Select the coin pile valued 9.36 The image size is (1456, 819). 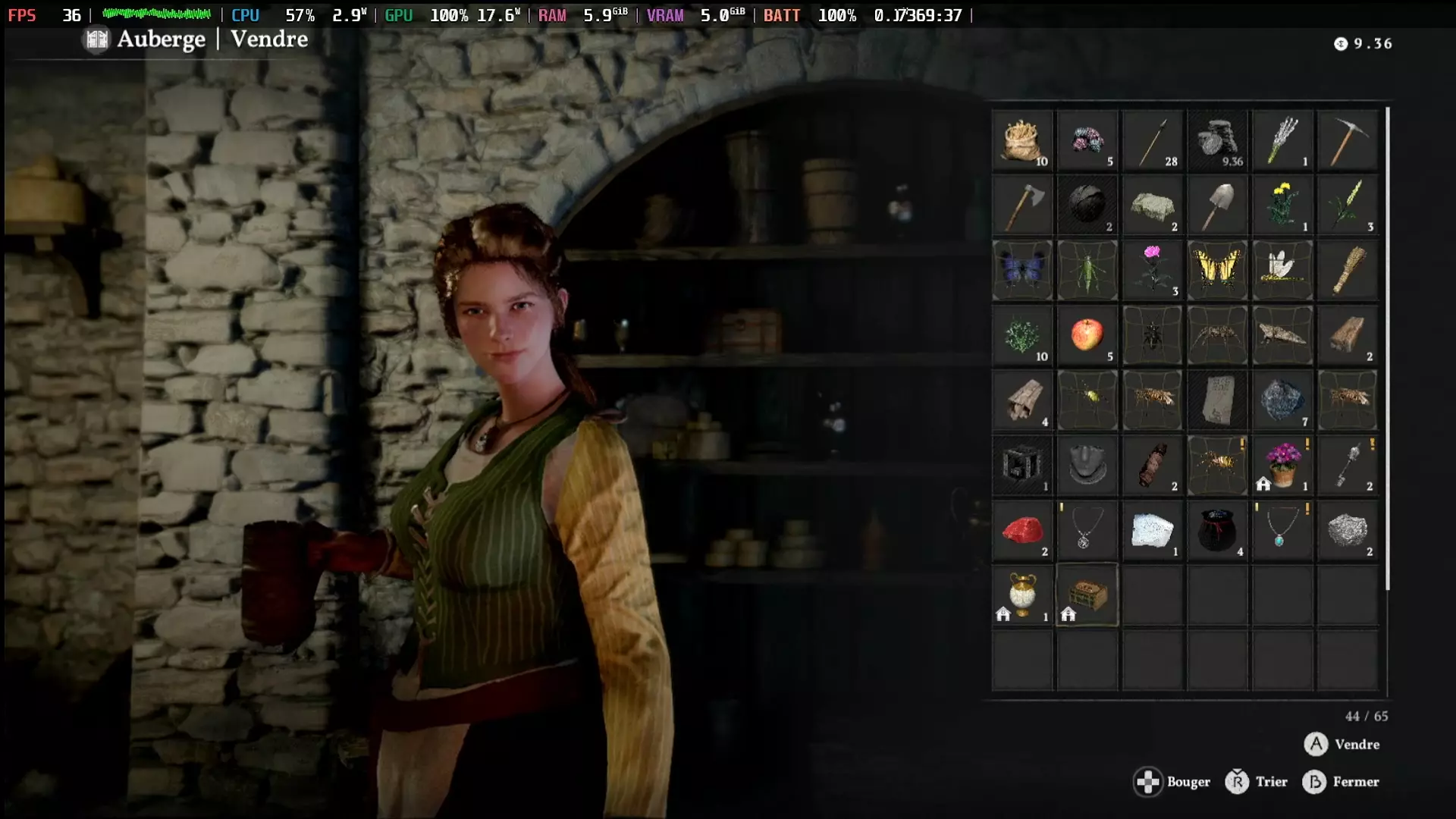(1218, 141)
